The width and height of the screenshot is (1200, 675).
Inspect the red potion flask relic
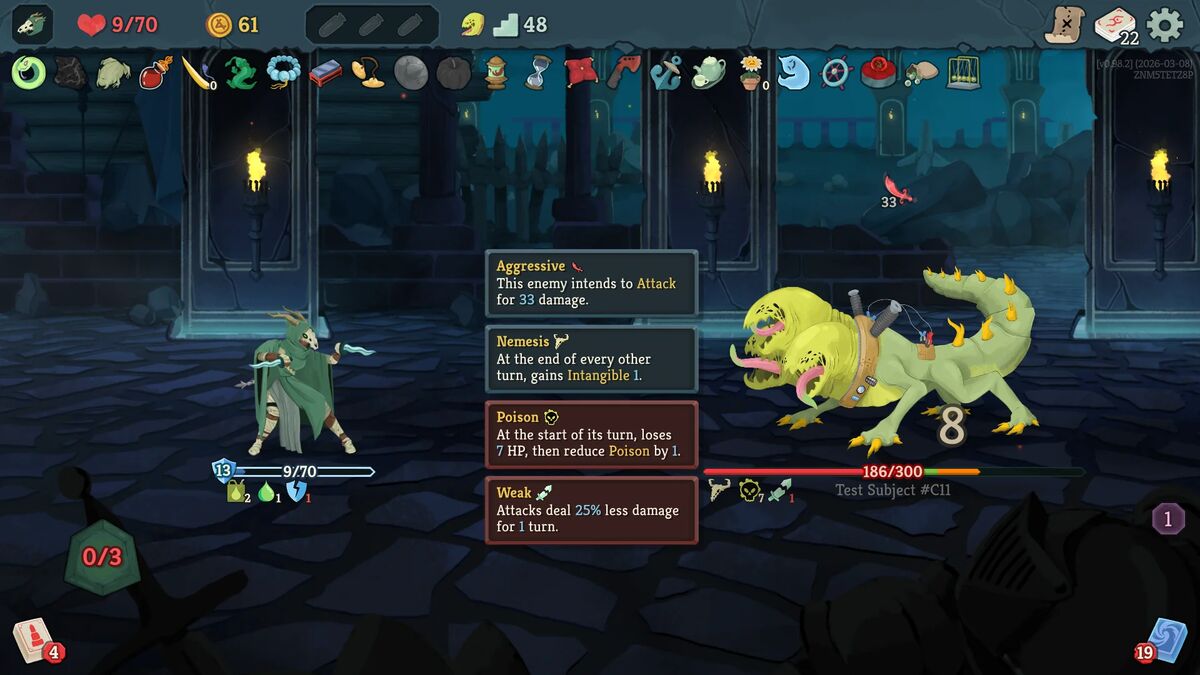(x=154, y=72)
